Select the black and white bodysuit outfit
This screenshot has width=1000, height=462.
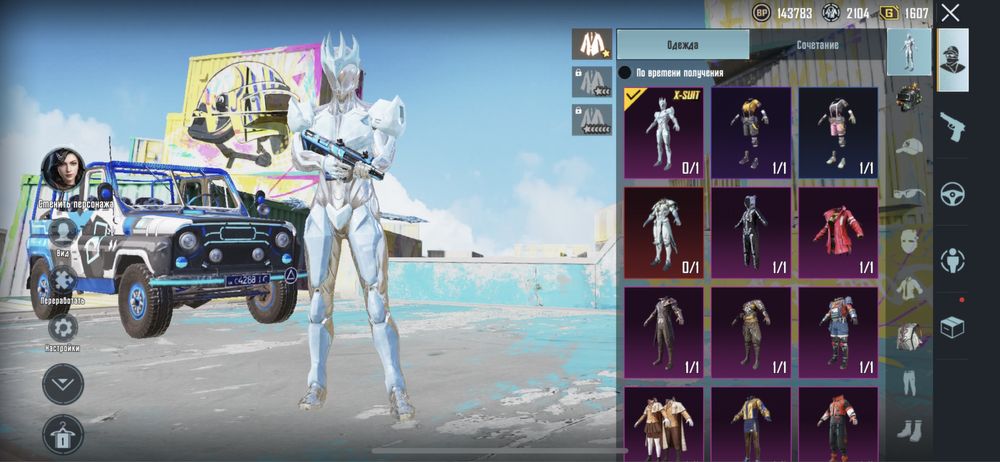coord(751,232)
